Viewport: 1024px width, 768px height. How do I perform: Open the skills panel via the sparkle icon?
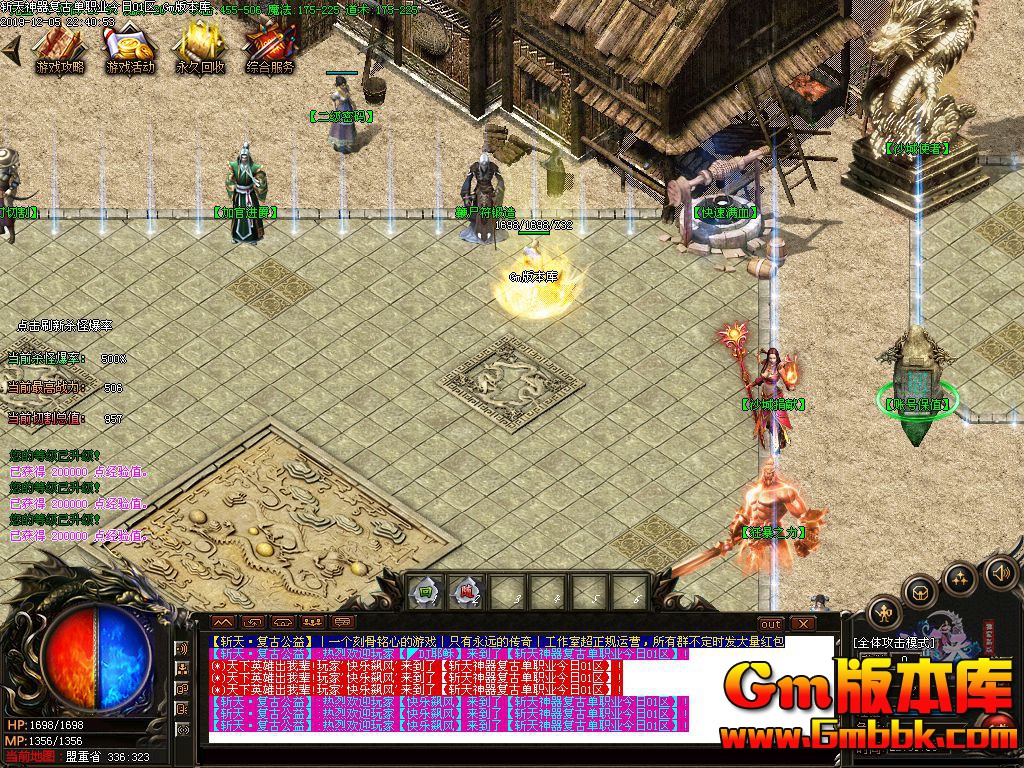[x=959, y=578]
